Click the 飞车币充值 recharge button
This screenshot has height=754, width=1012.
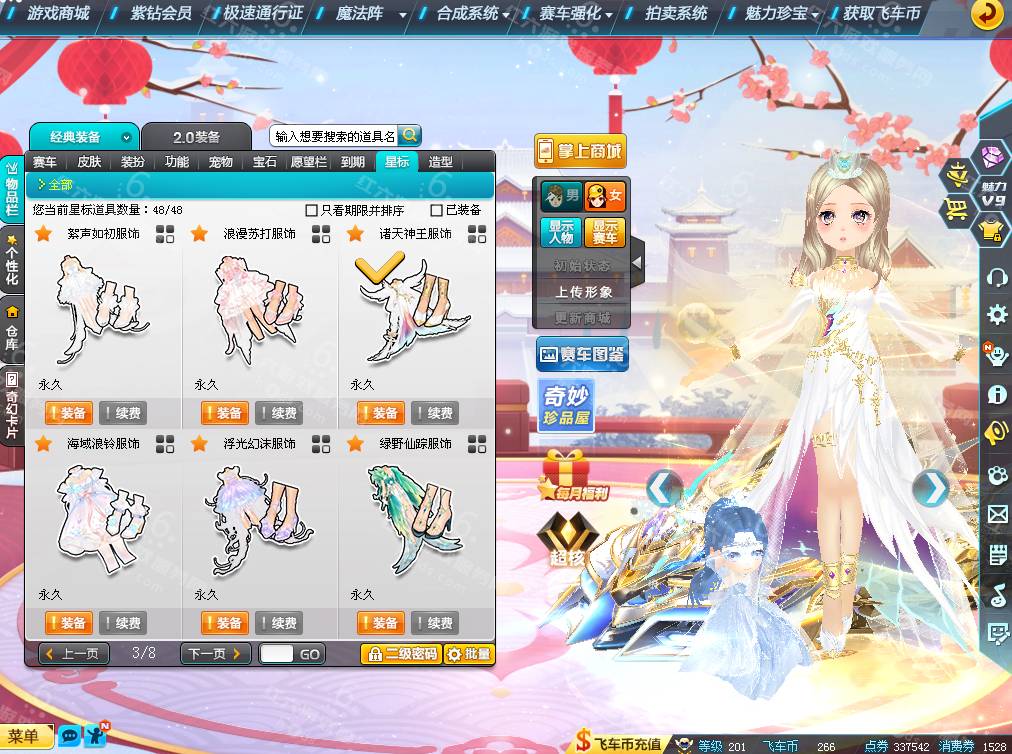click(x=619, y=743)
